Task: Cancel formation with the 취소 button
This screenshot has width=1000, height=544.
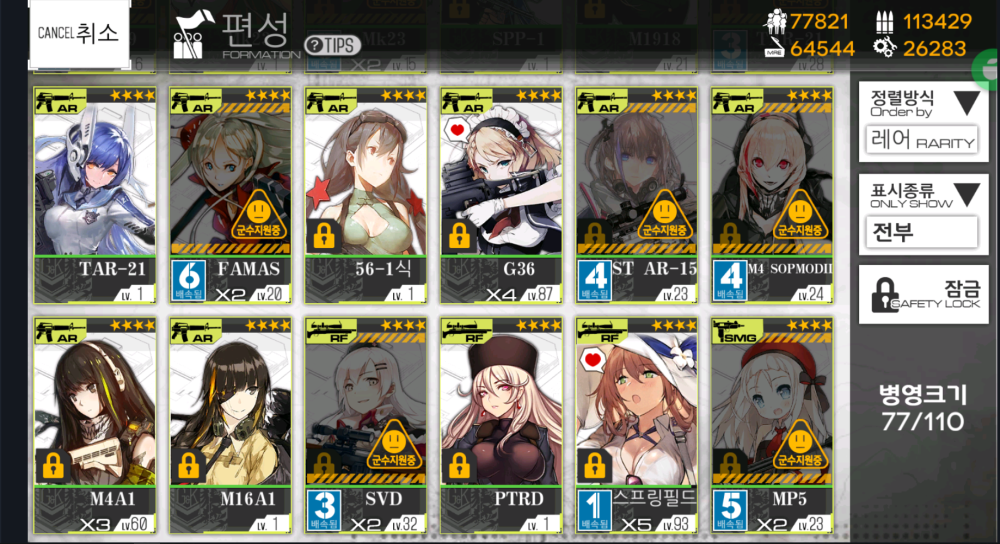Action: coord(78,34)
